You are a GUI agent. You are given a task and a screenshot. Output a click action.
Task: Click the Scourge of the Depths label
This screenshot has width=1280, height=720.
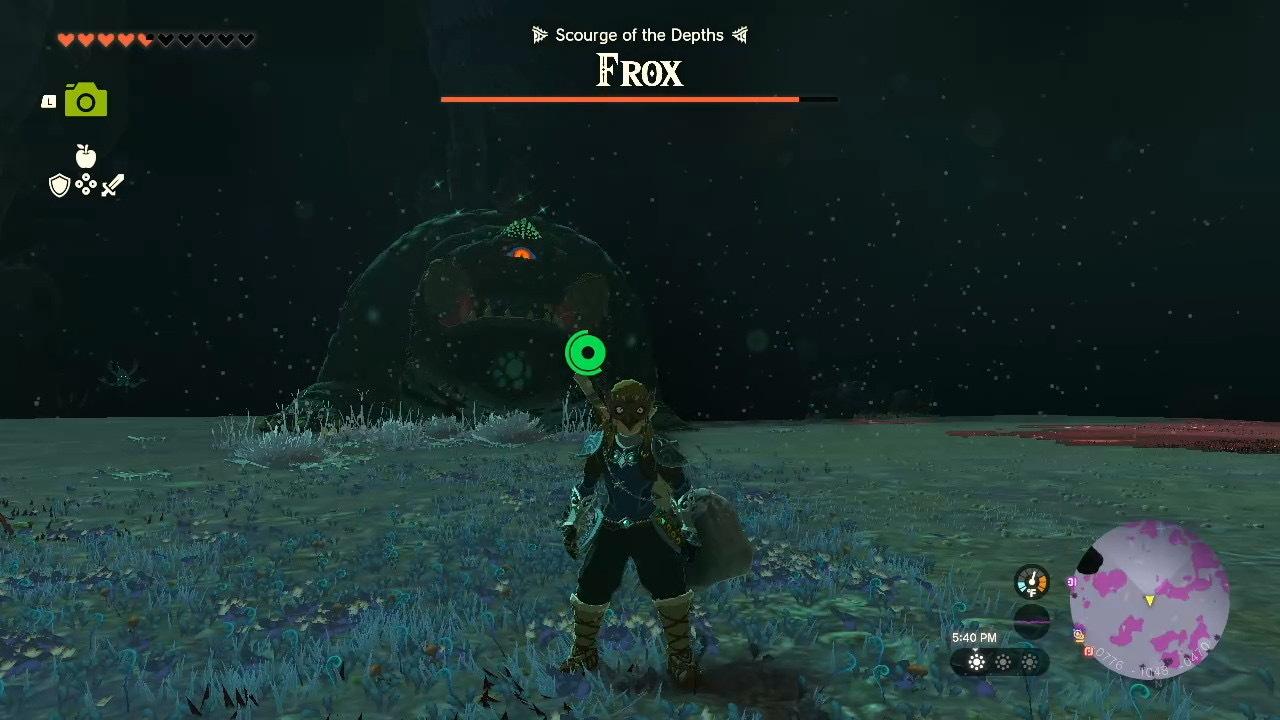point(638,34)
